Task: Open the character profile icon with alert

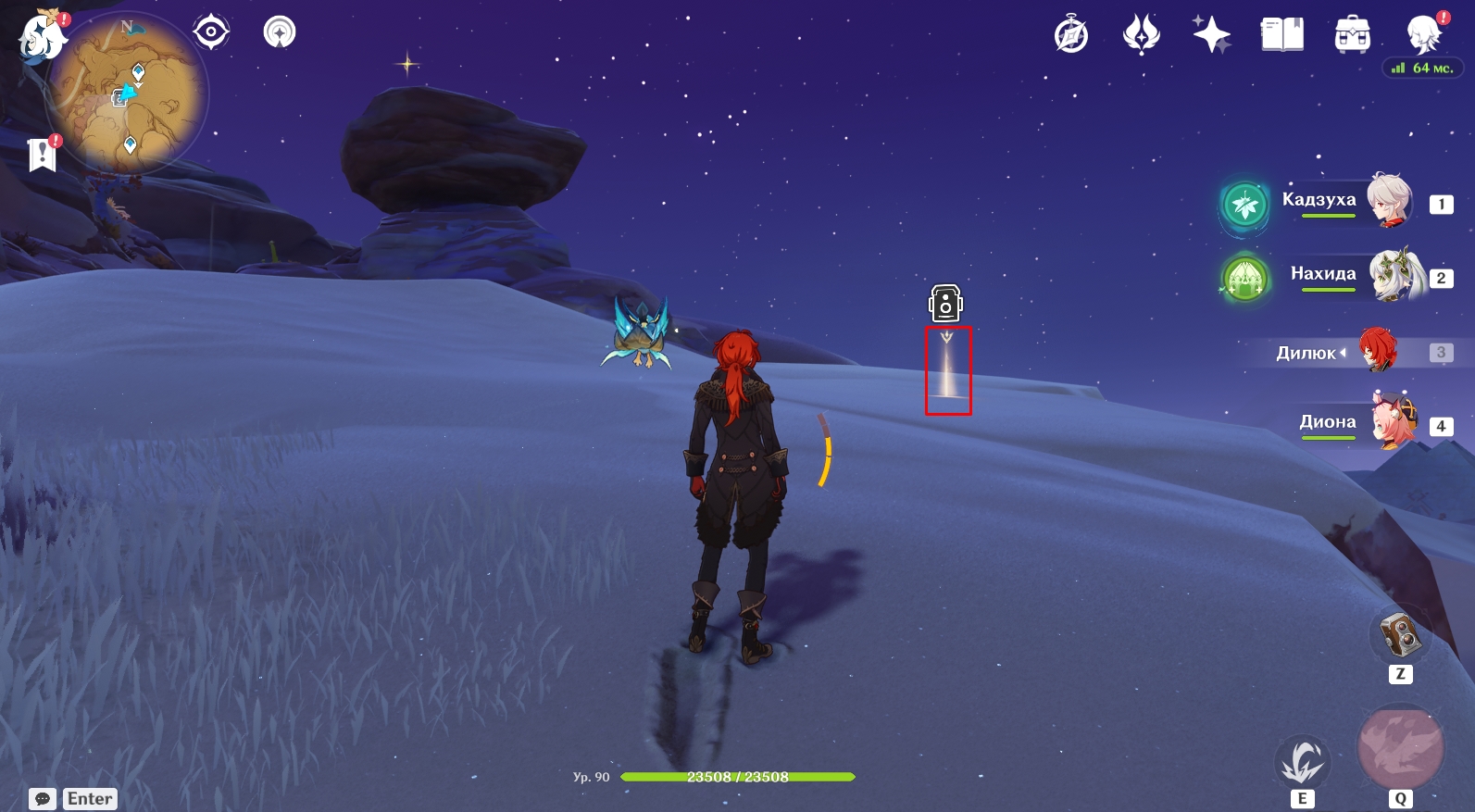Action: coord(1423,35)
